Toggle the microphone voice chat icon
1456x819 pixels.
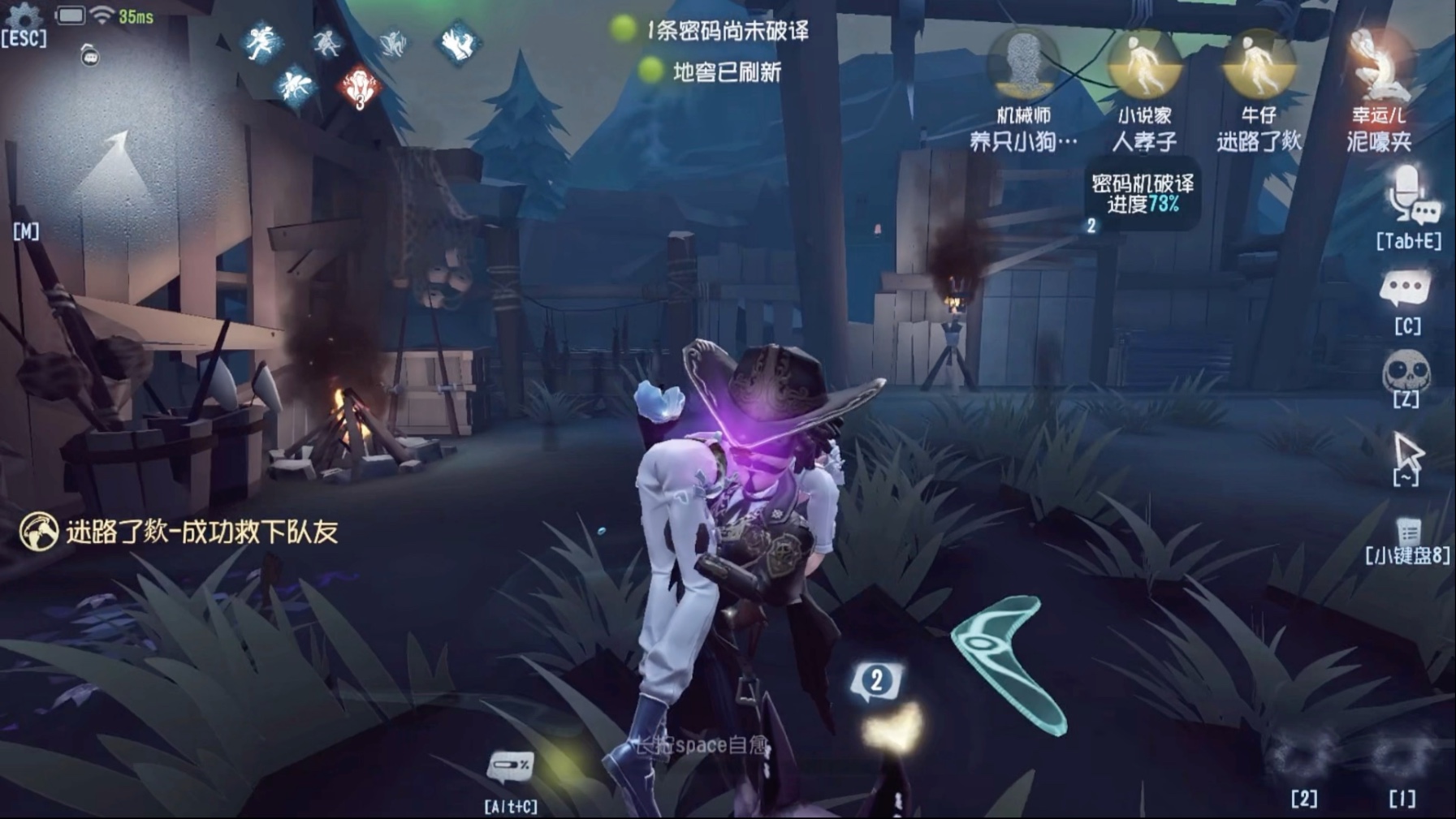pos(1409,195)
